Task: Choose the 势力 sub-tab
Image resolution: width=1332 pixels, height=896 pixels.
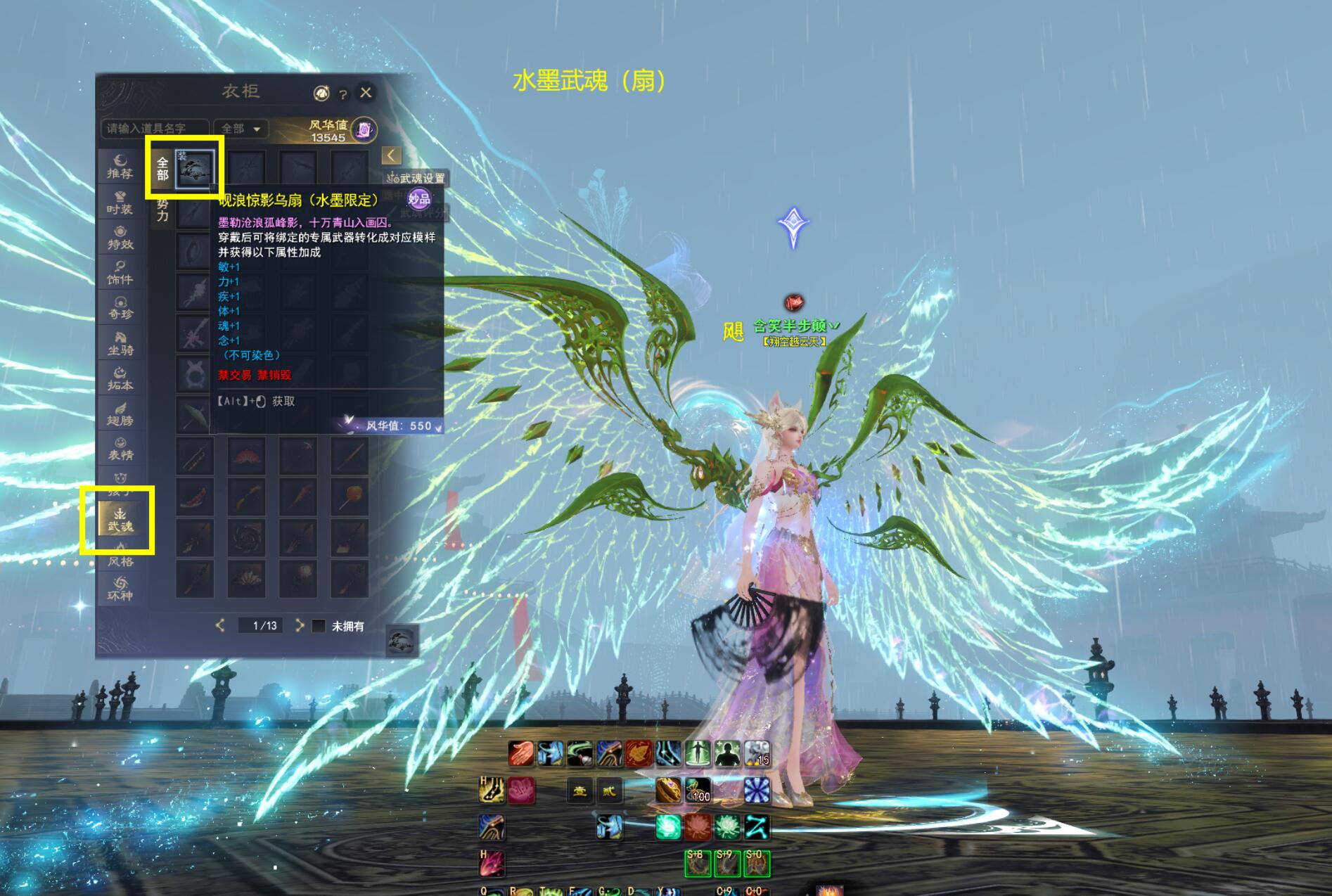Action: [163, 210]
